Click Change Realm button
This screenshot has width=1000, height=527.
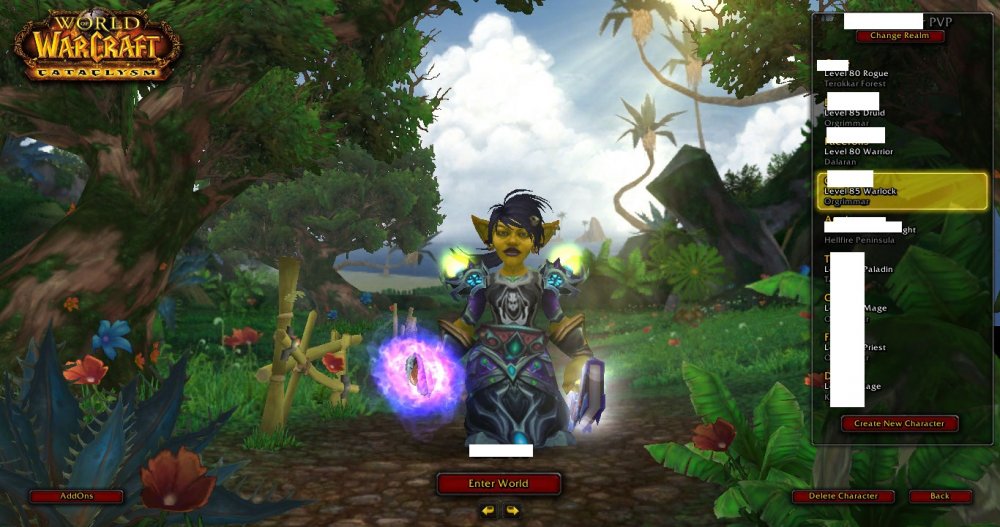point(899,36)
